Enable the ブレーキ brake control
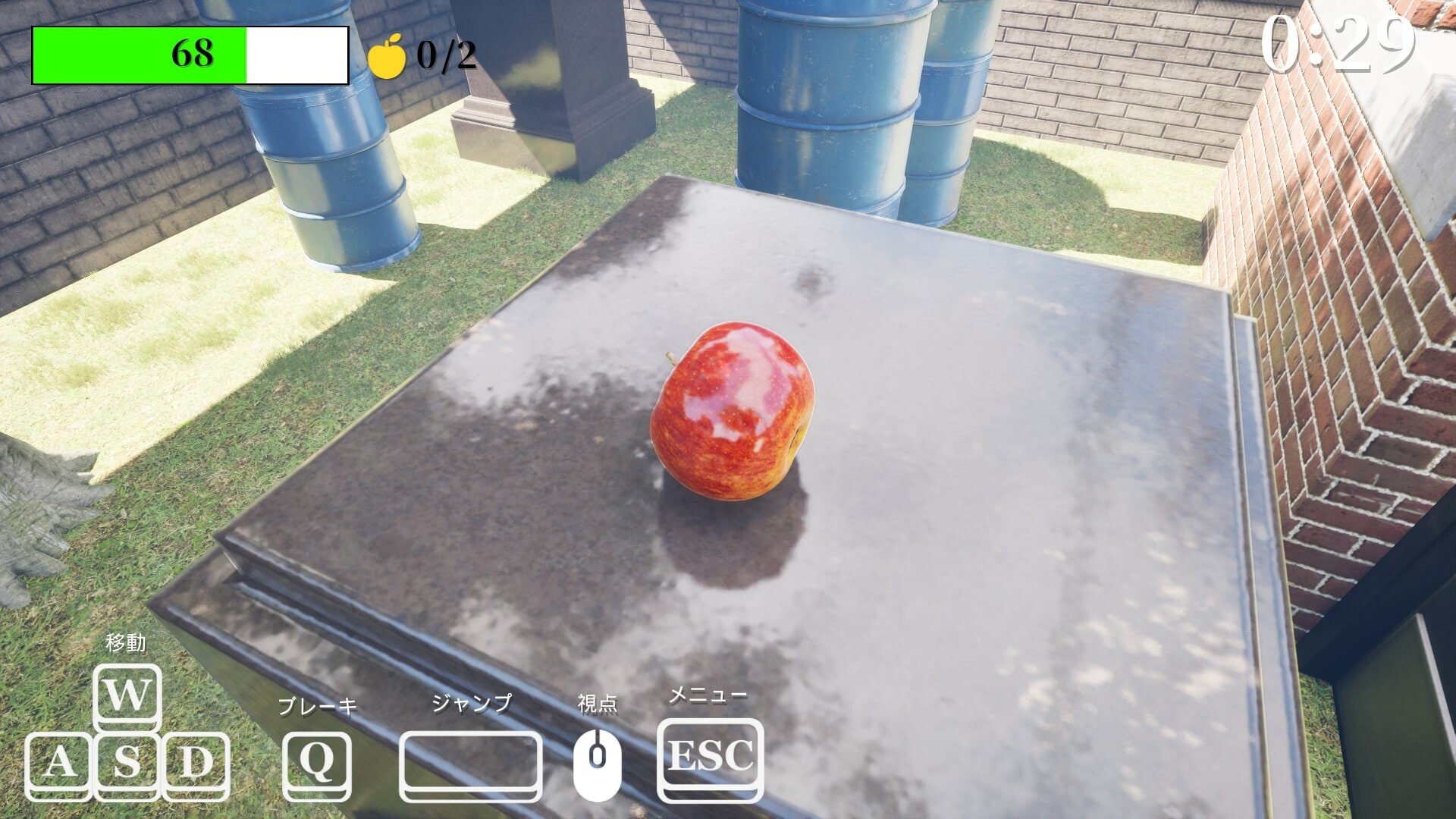 tap(318, 707)
